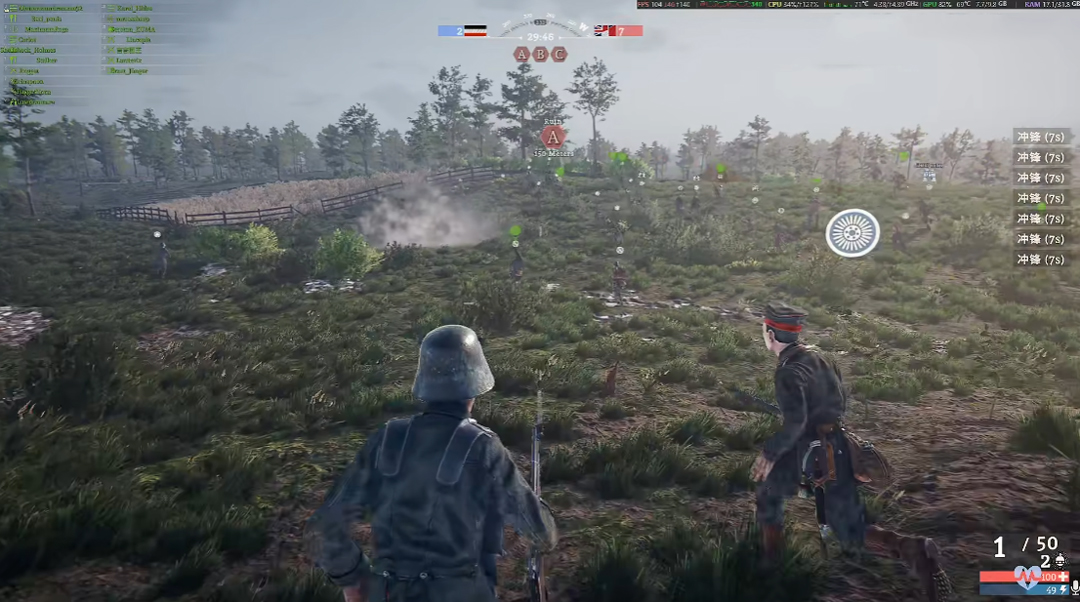
Task: Click the German Empire team flag
Action: tap(476, 31)
